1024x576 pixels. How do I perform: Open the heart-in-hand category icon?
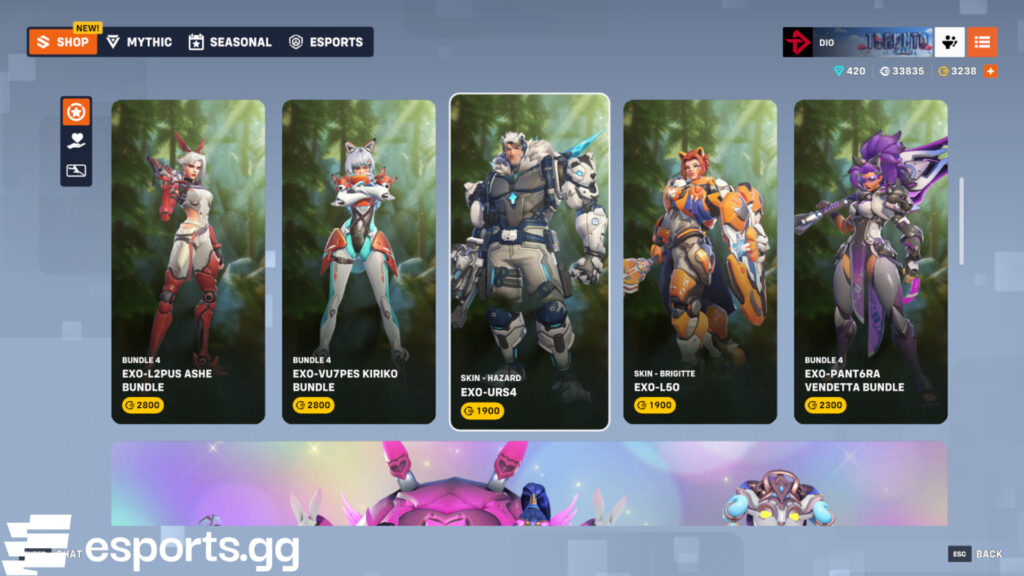click(76, 141)
